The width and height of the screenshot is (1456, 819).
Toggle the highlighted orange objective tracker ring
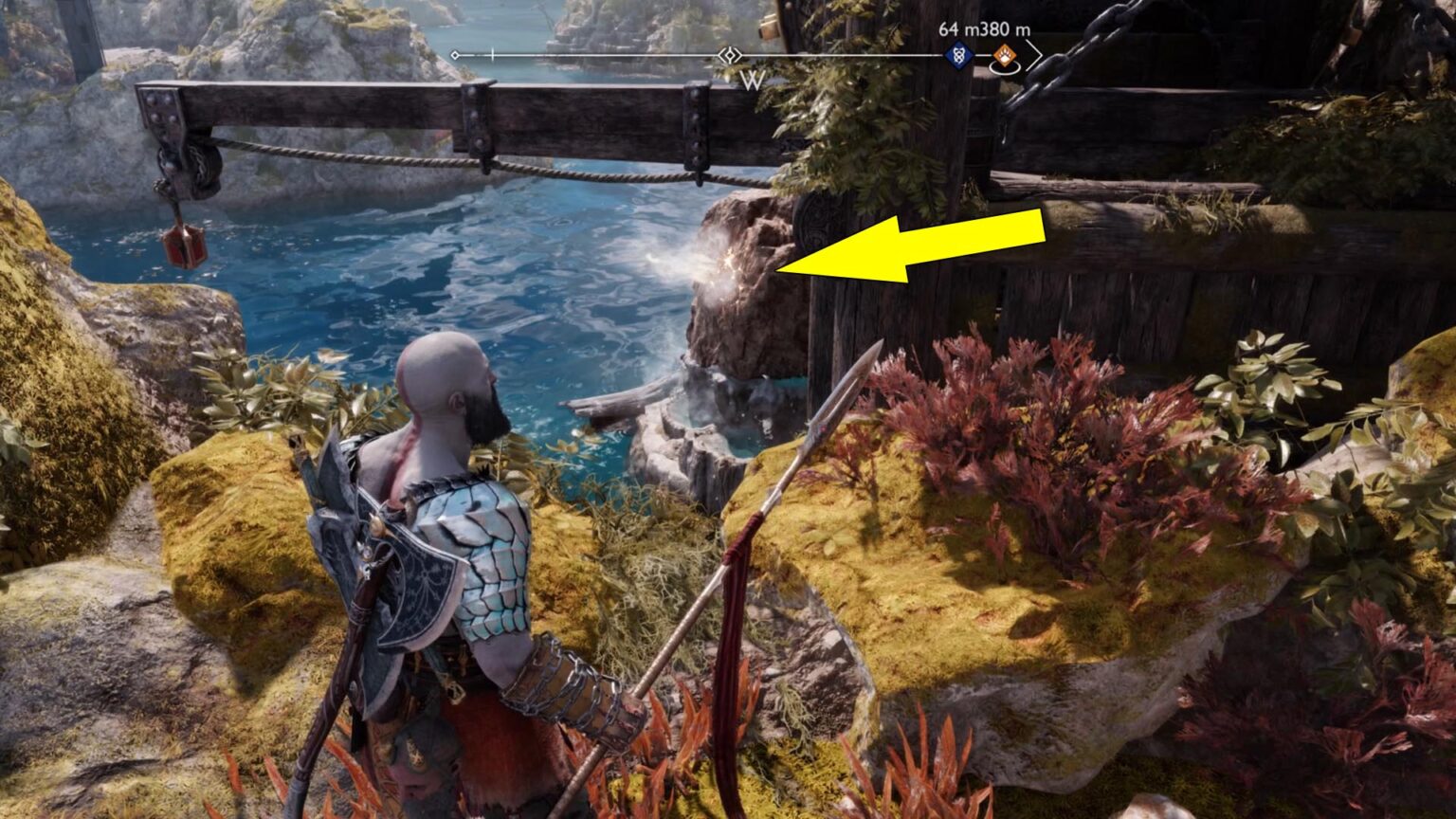click(x=1005, y=68)
